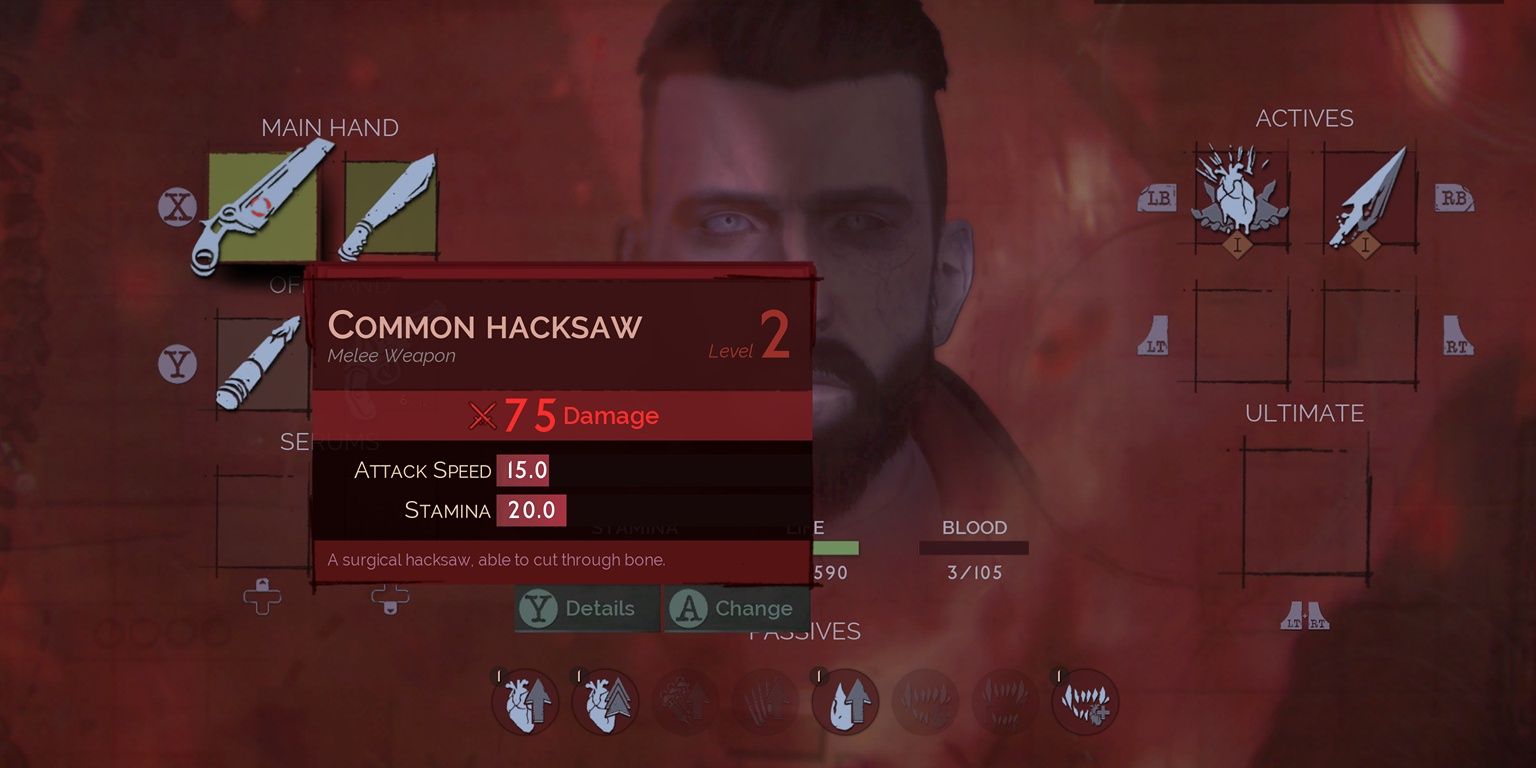Image resolution: width=1536 pixels, height=768 pixels.
Task: Open the Autophagy heart skill under ACTIVES
Action: 1240,195
